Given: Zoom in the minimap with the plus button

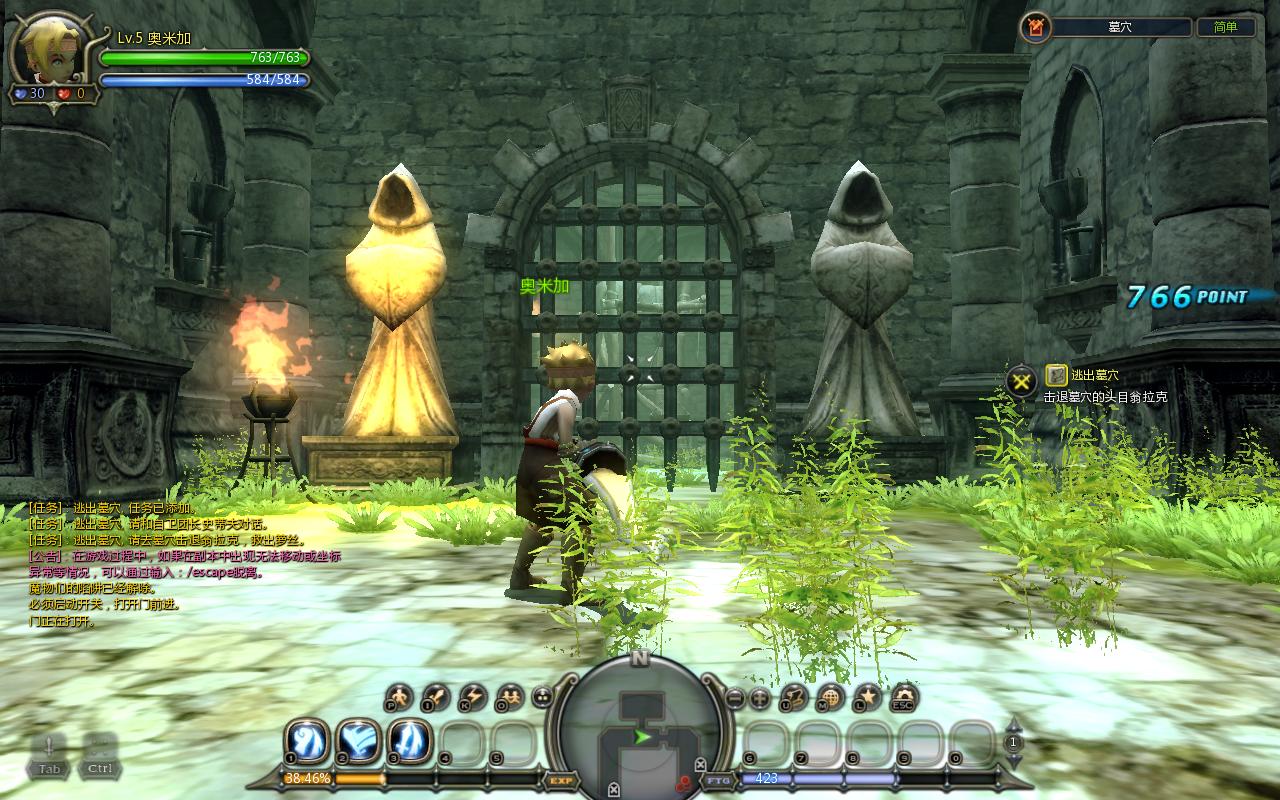Looking at the screenshot, I should coord(760,698).
